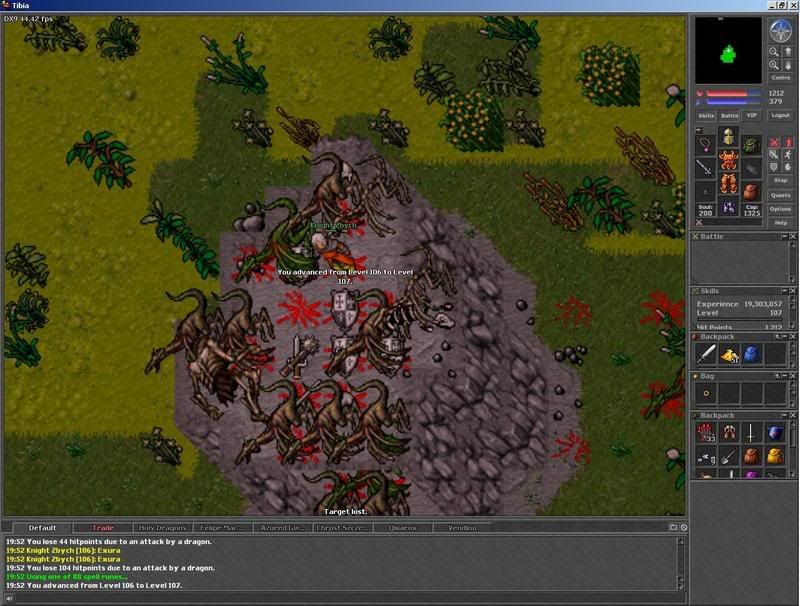Click the Logout button
Viewport: 800px width, 606px height.
point(781,116)
